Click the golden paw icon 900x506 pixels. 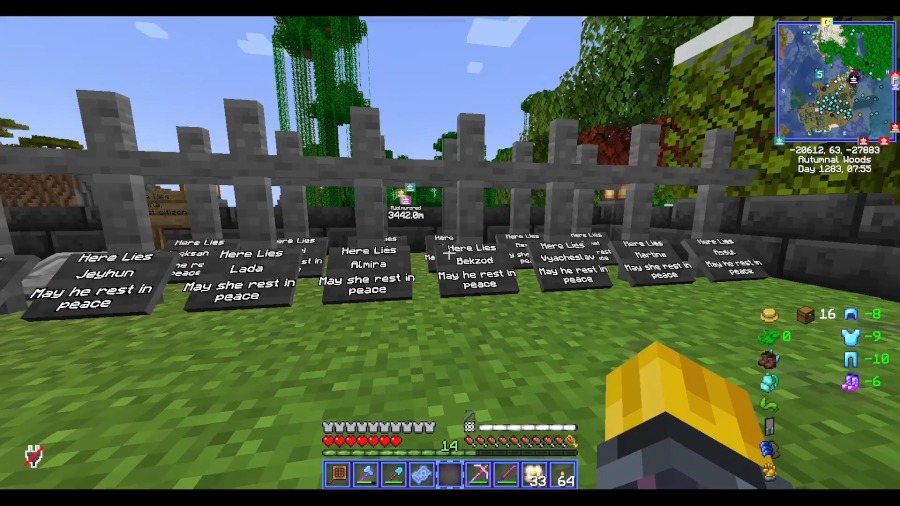(x=769, y=470)
